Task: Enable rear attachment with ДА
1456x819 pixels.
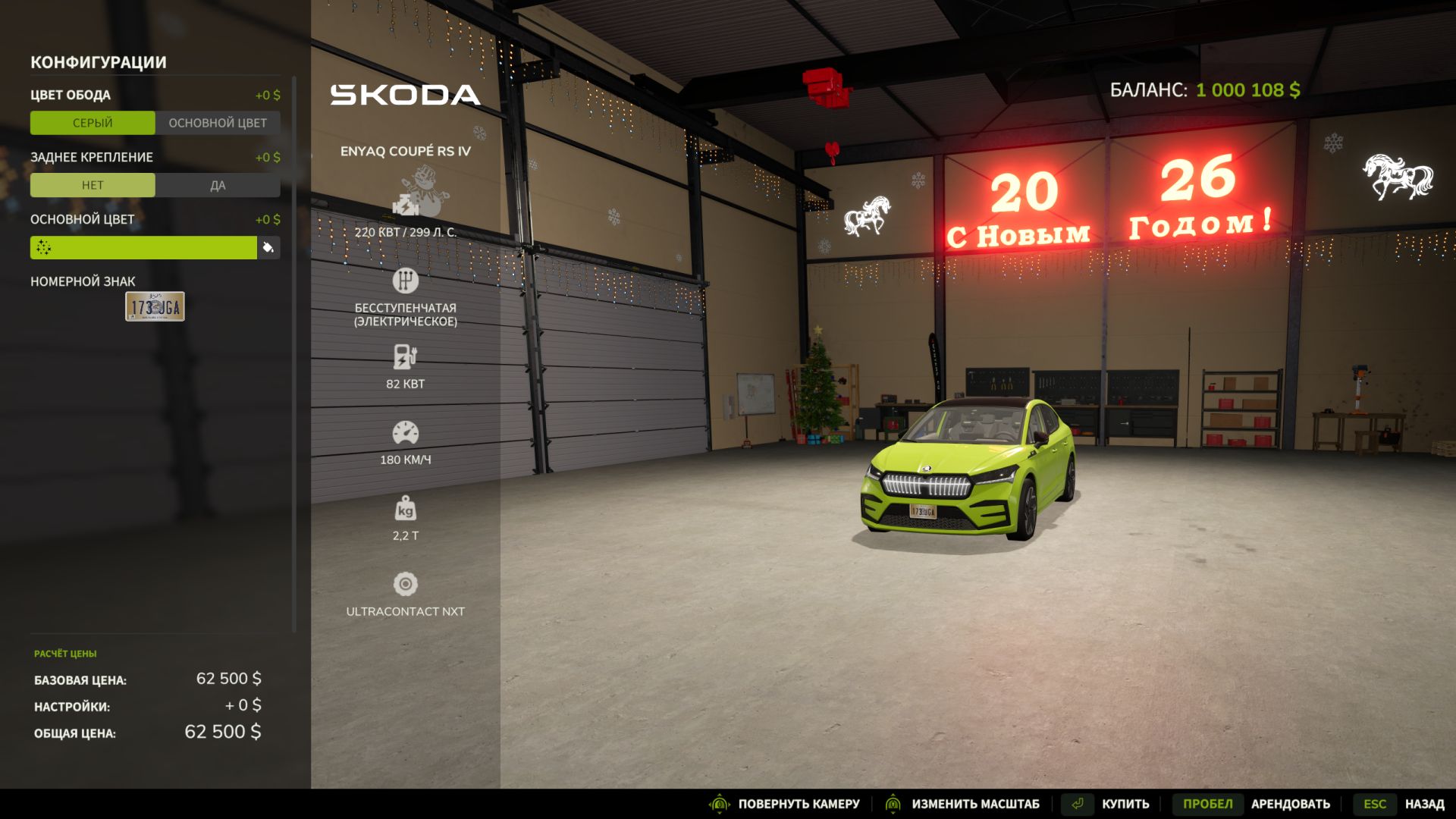Action: pos(218,185)
